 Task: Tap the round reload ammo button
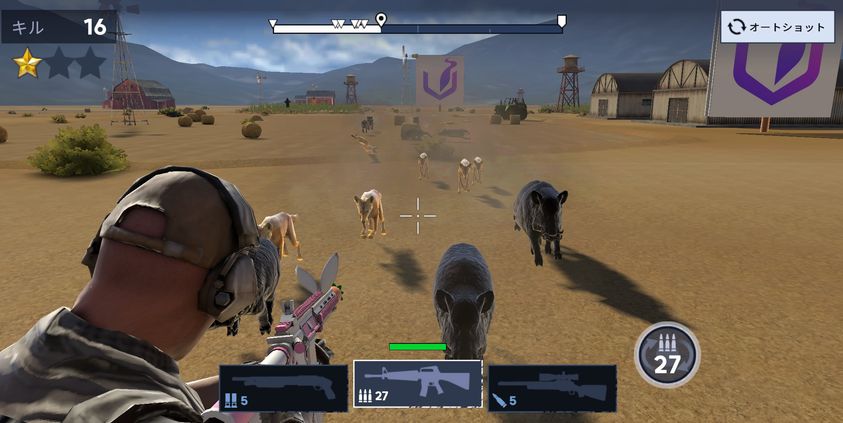[x=667, y=354]
